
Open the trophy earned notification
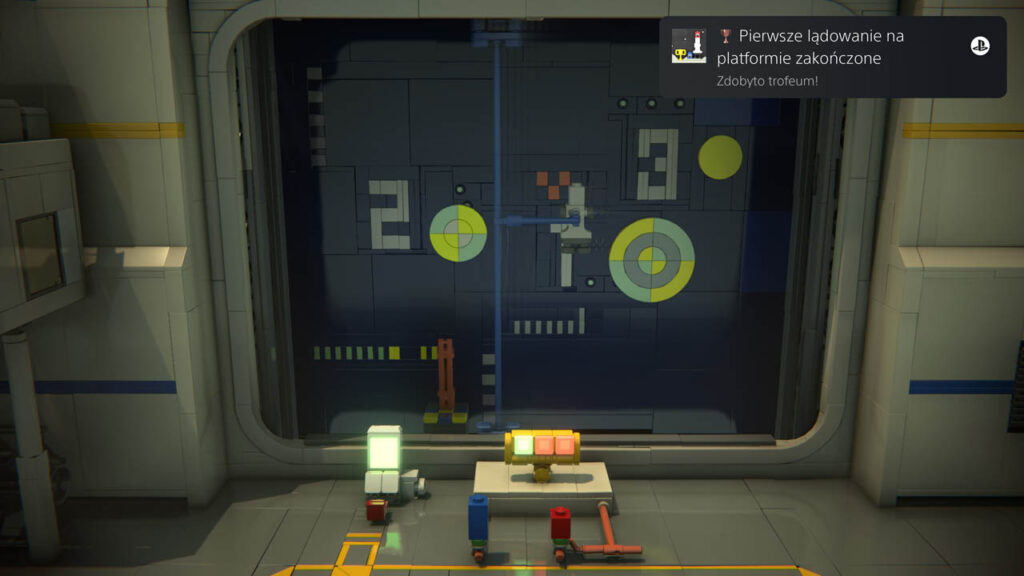point(830,58)
